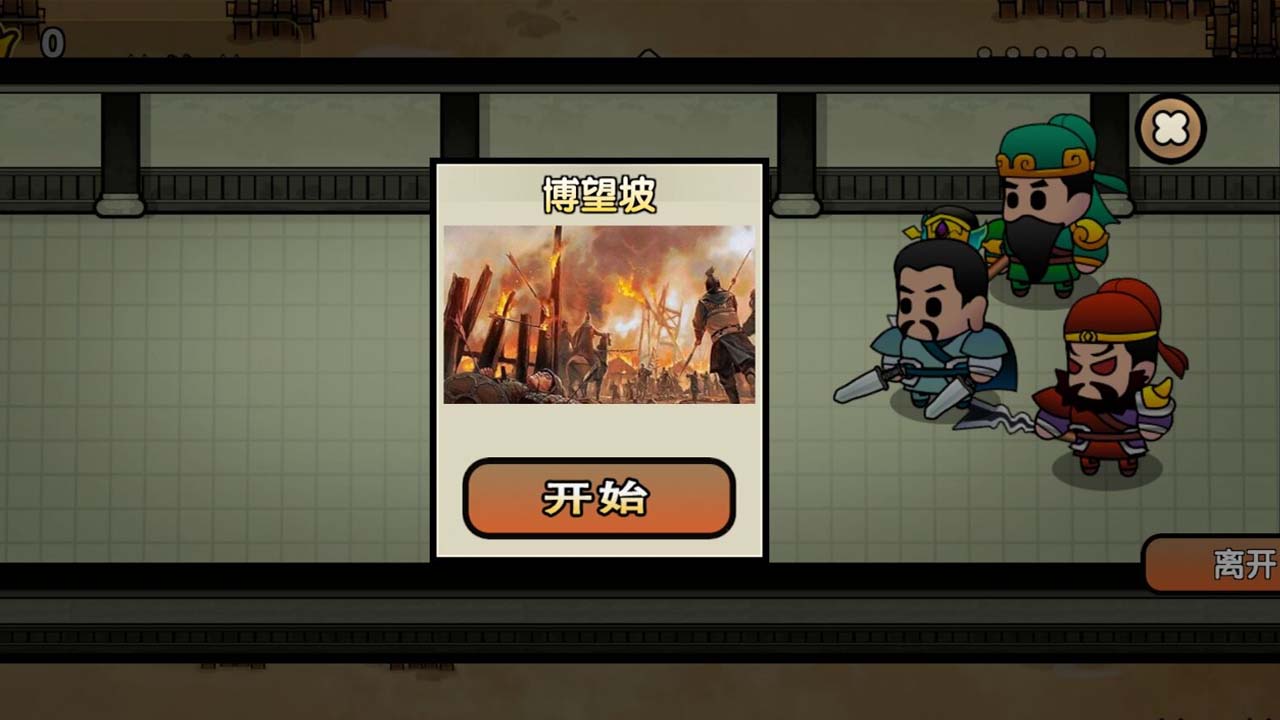Click the 离开 (Leave) button
This screenshot has width=1280, height=720.
(1230, 563)
